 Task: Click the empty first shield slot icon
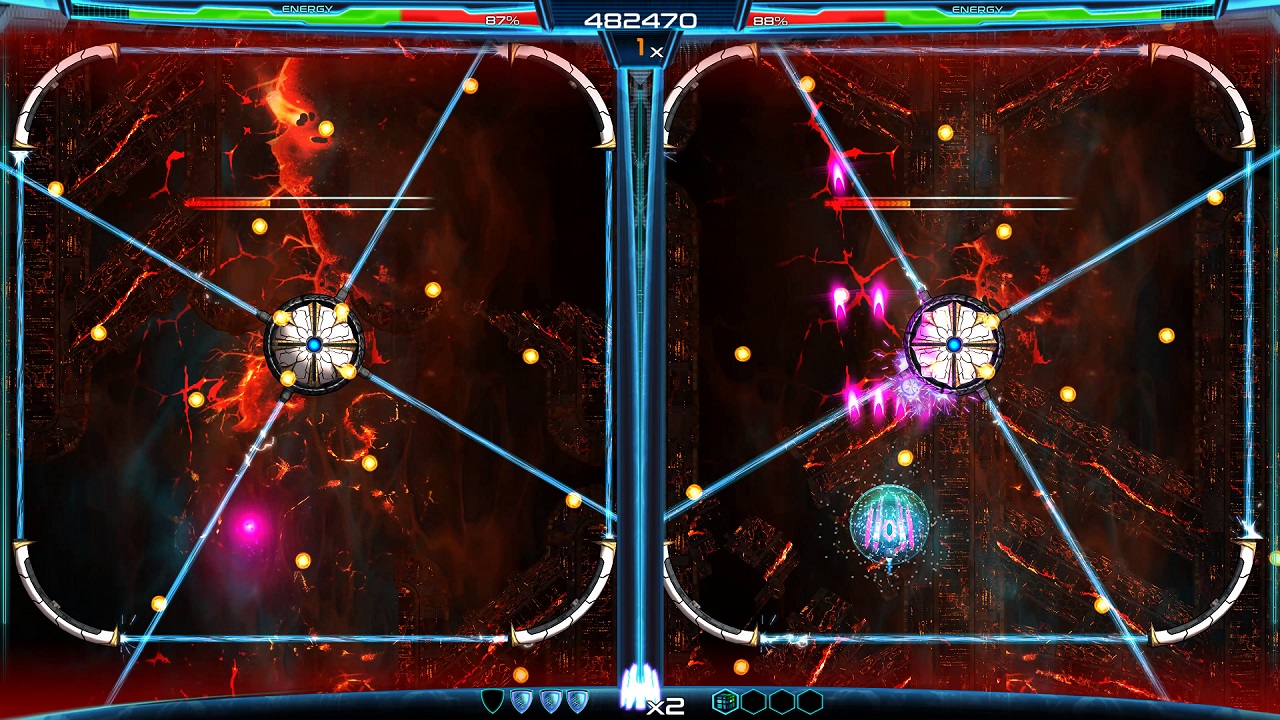[491, 702]
